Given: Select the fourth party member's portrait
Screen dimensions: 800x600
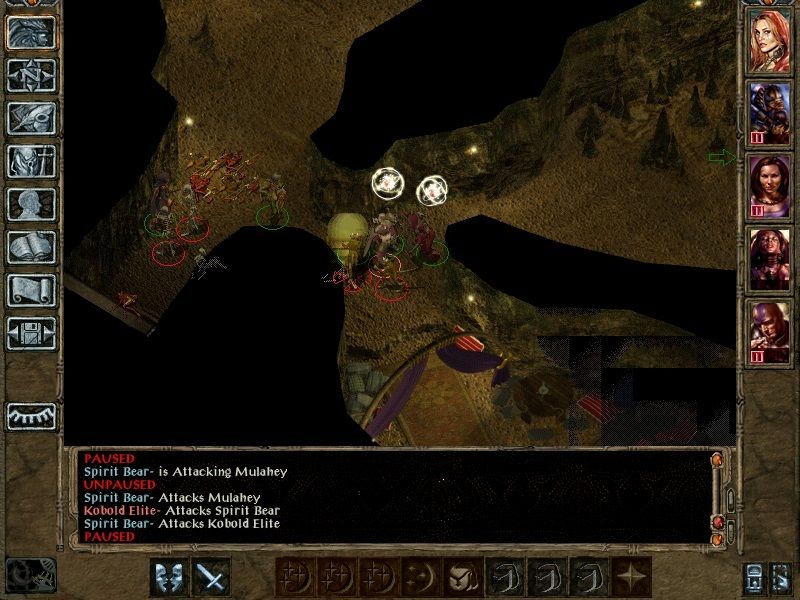Looking at the screenshot, I should click(770, 260).
